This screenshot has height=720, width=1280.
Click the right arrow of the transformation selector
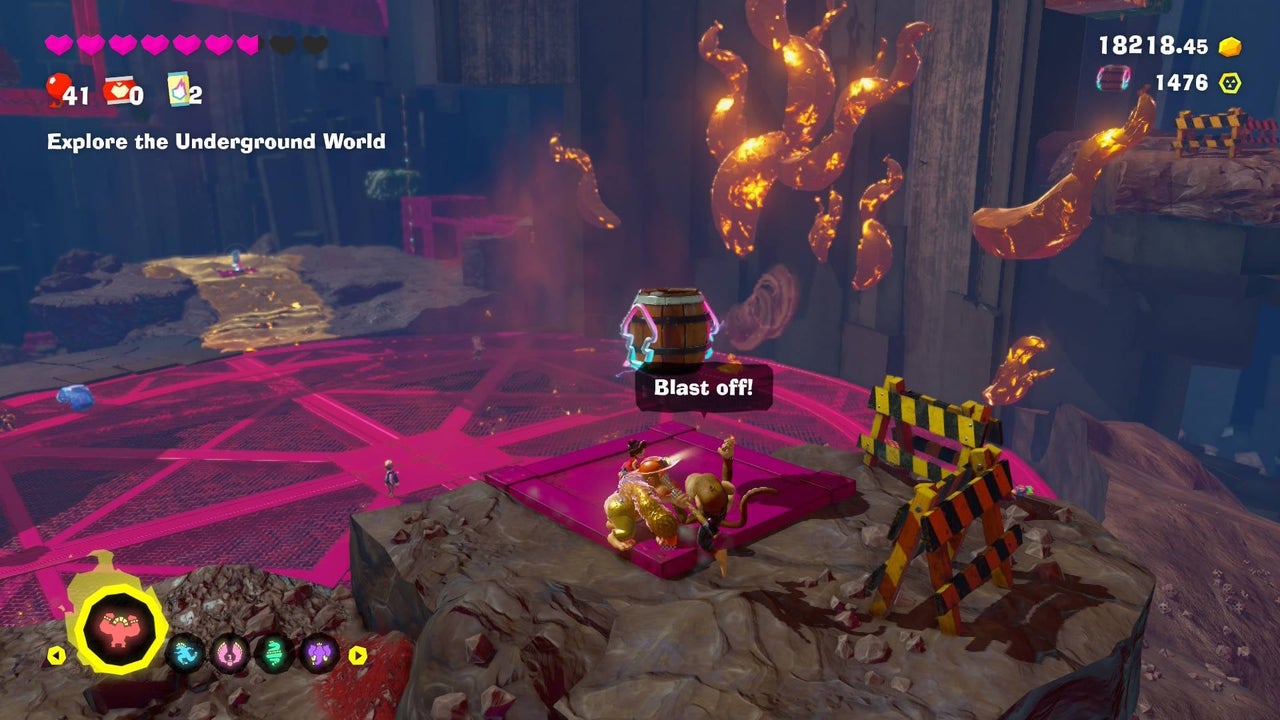coord(357,656)
